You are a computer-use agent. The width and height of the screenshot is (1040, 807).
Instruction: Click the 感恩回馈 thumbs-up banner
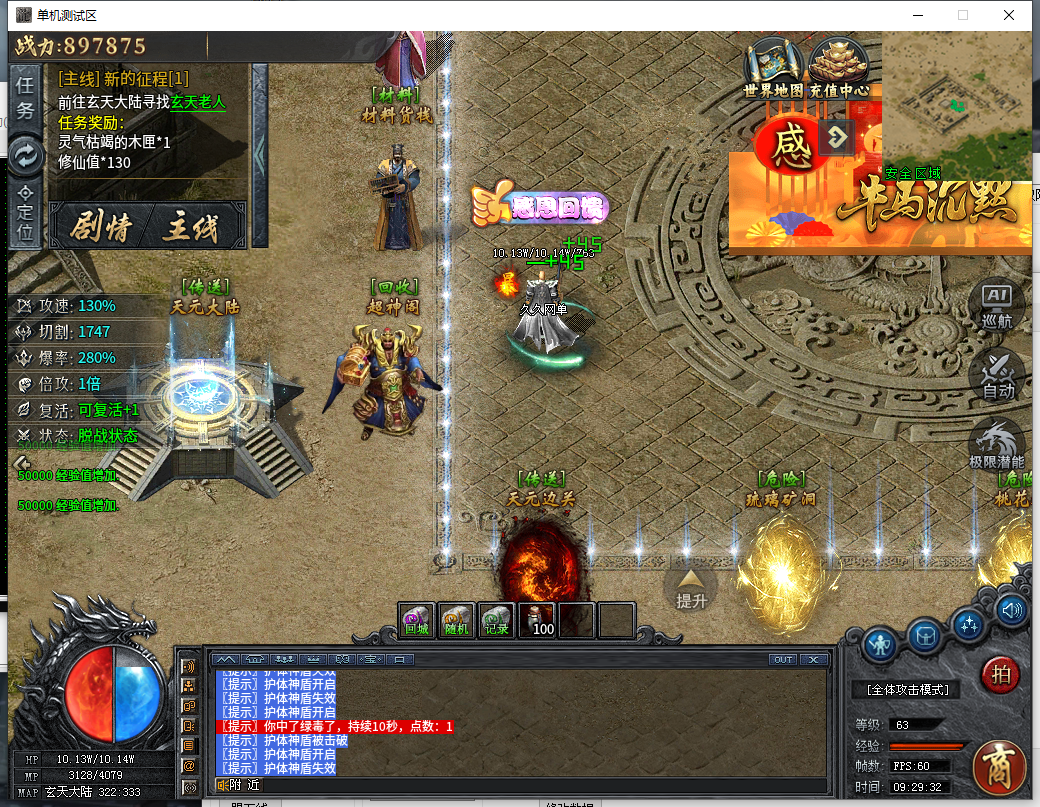540,206
